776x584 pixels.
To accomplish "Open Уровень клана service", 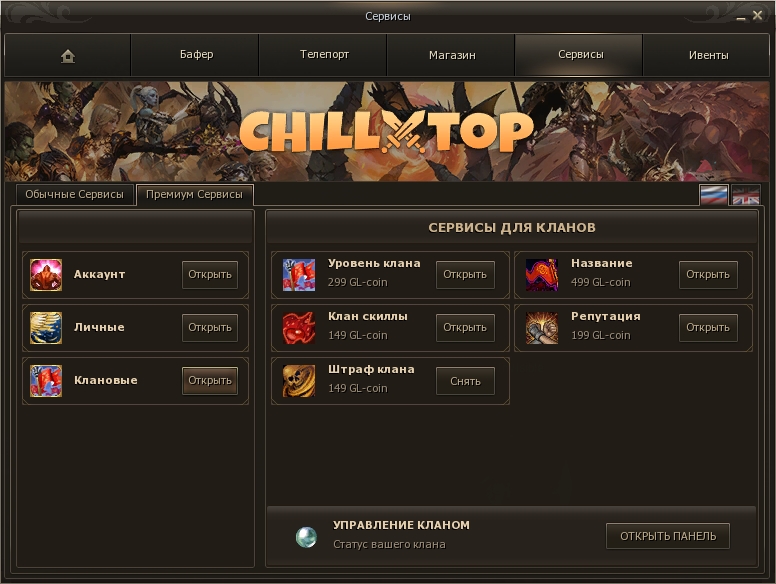I will 465,274.
